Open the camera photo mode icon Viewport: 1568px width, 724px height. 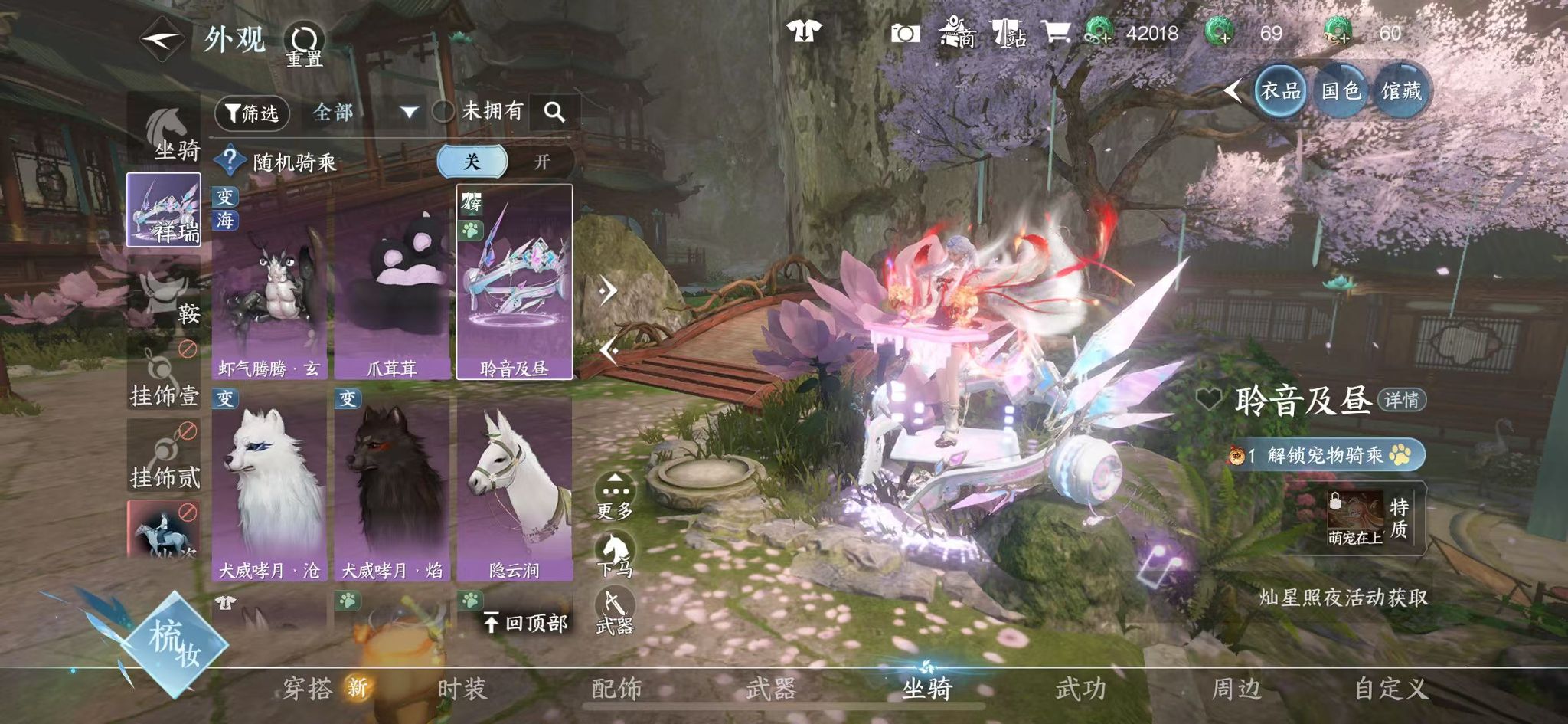[905, 33]
